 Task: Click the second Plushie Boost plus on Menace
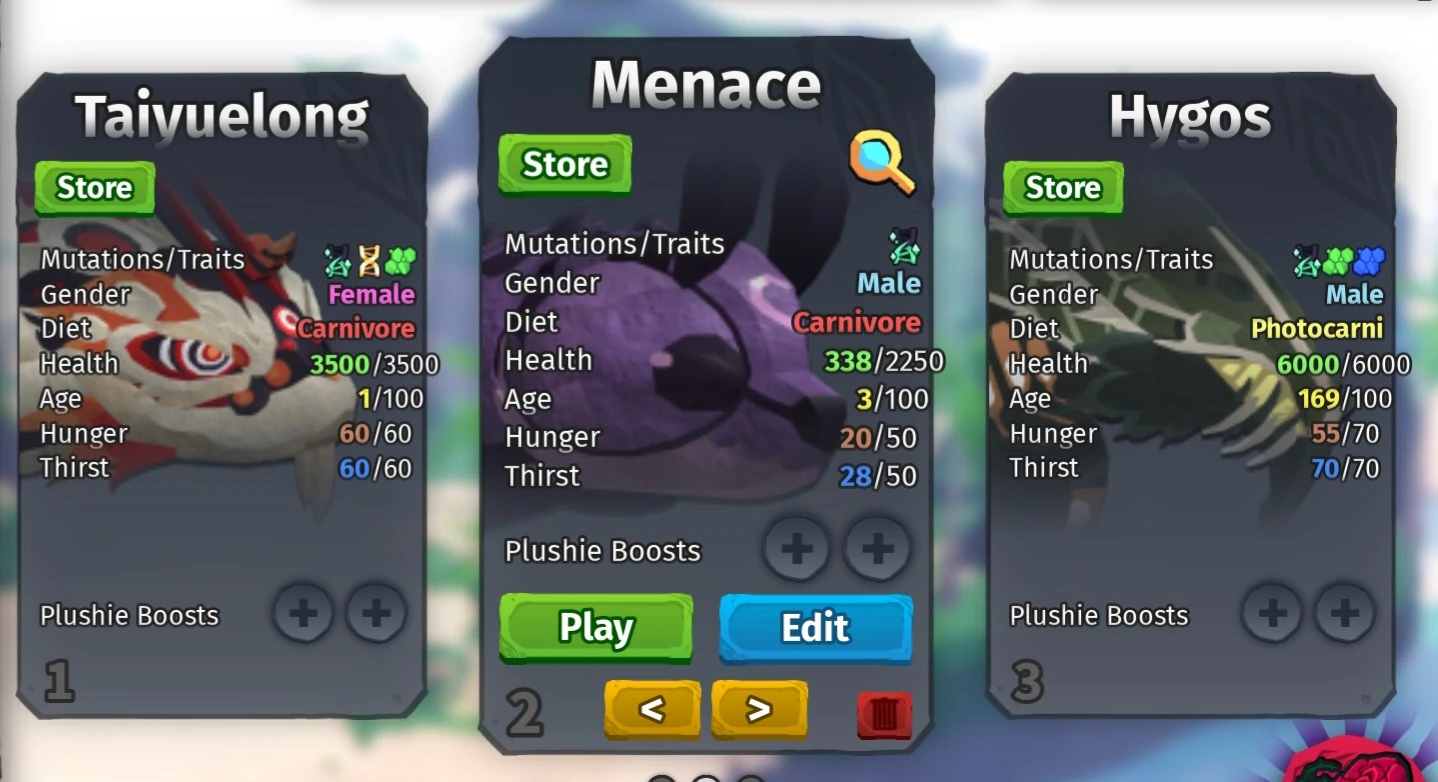pos(876,548)
